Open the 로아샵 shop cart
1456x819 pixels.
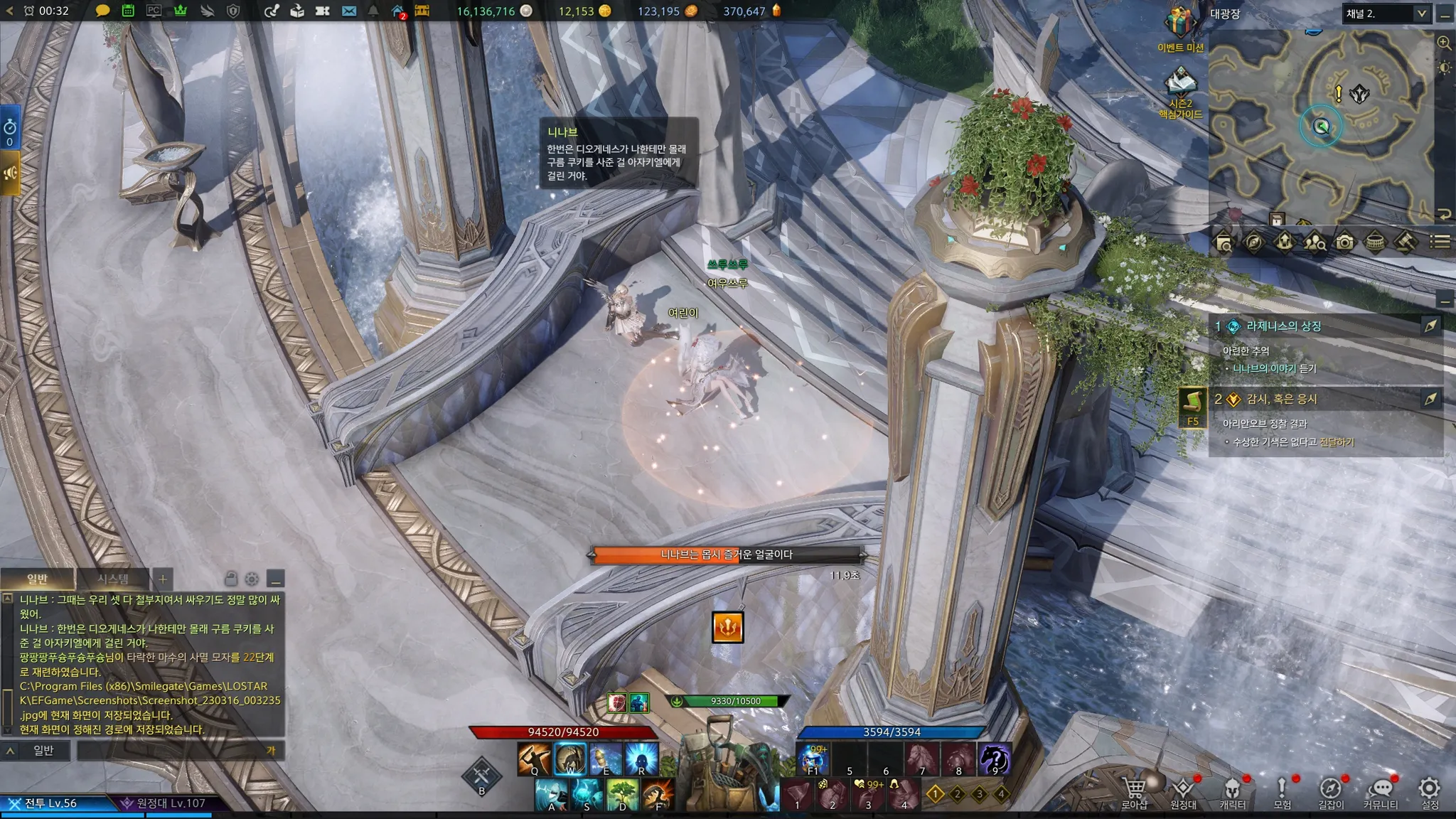coord(1134,790)
